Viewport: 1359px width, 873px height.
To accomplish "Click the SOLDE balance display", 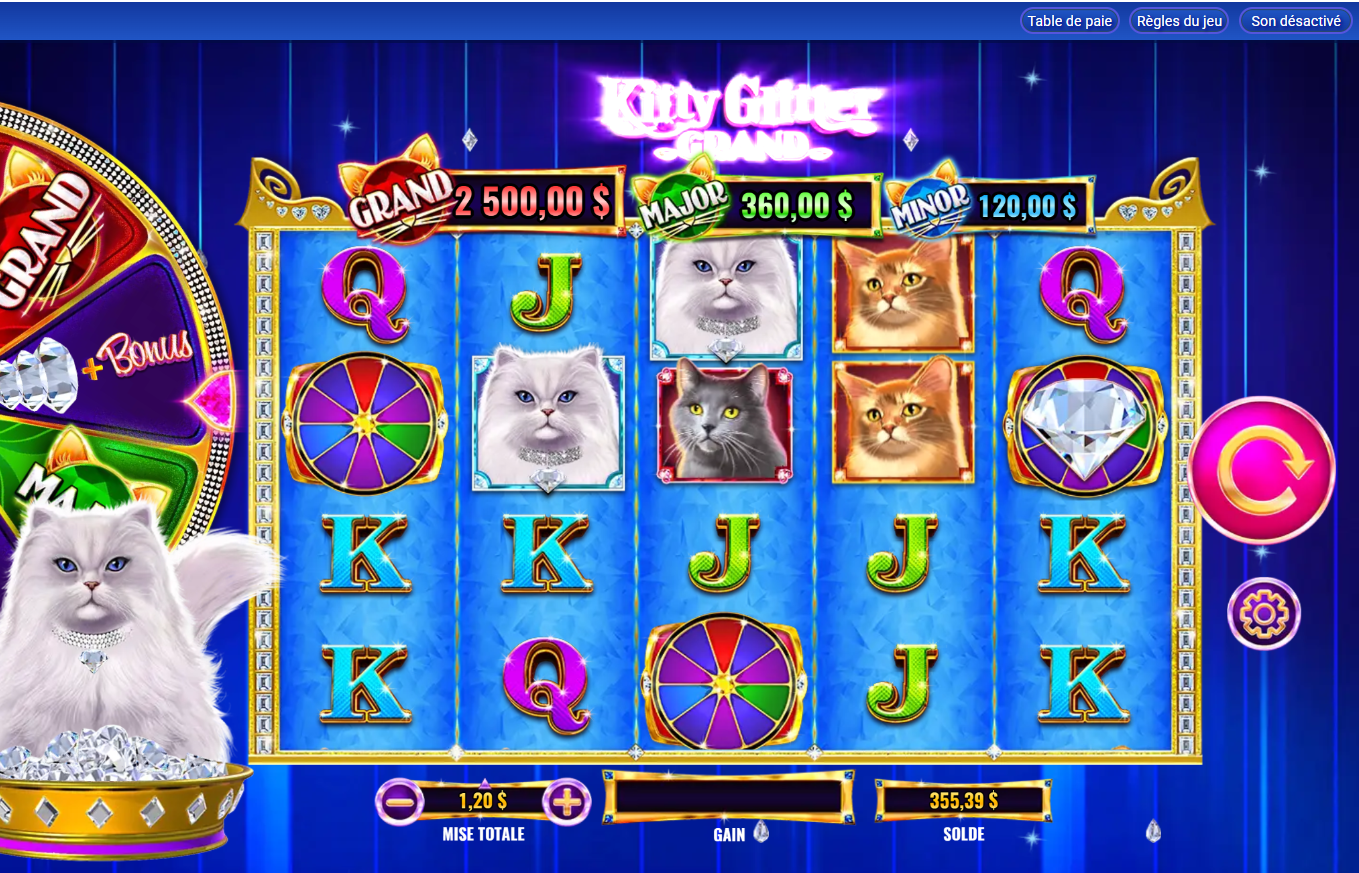I will tap(962, 800).
